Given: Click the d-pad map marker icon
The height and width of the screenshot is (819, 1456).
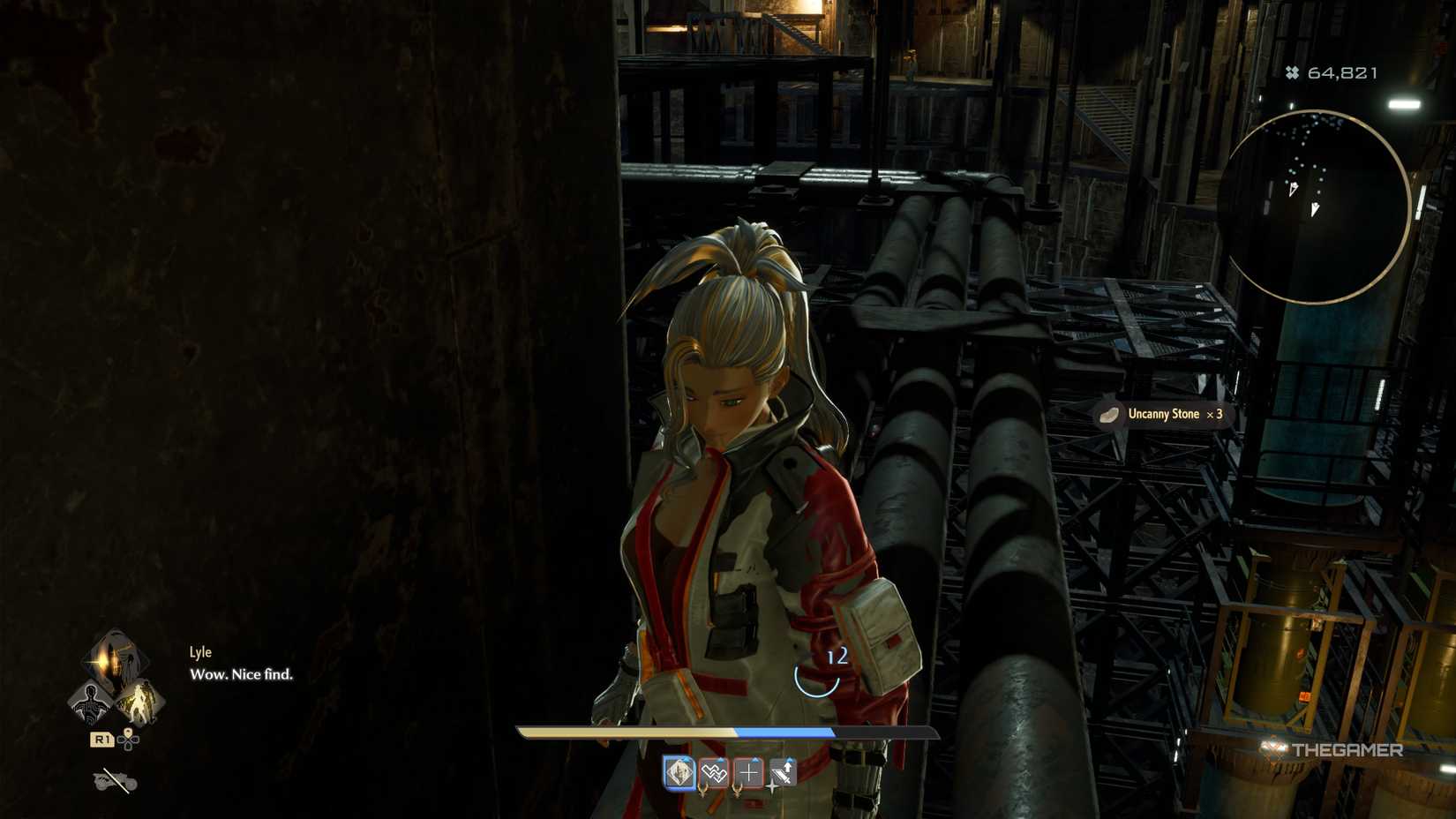Looking at the screenshot, I should point(128,739).
